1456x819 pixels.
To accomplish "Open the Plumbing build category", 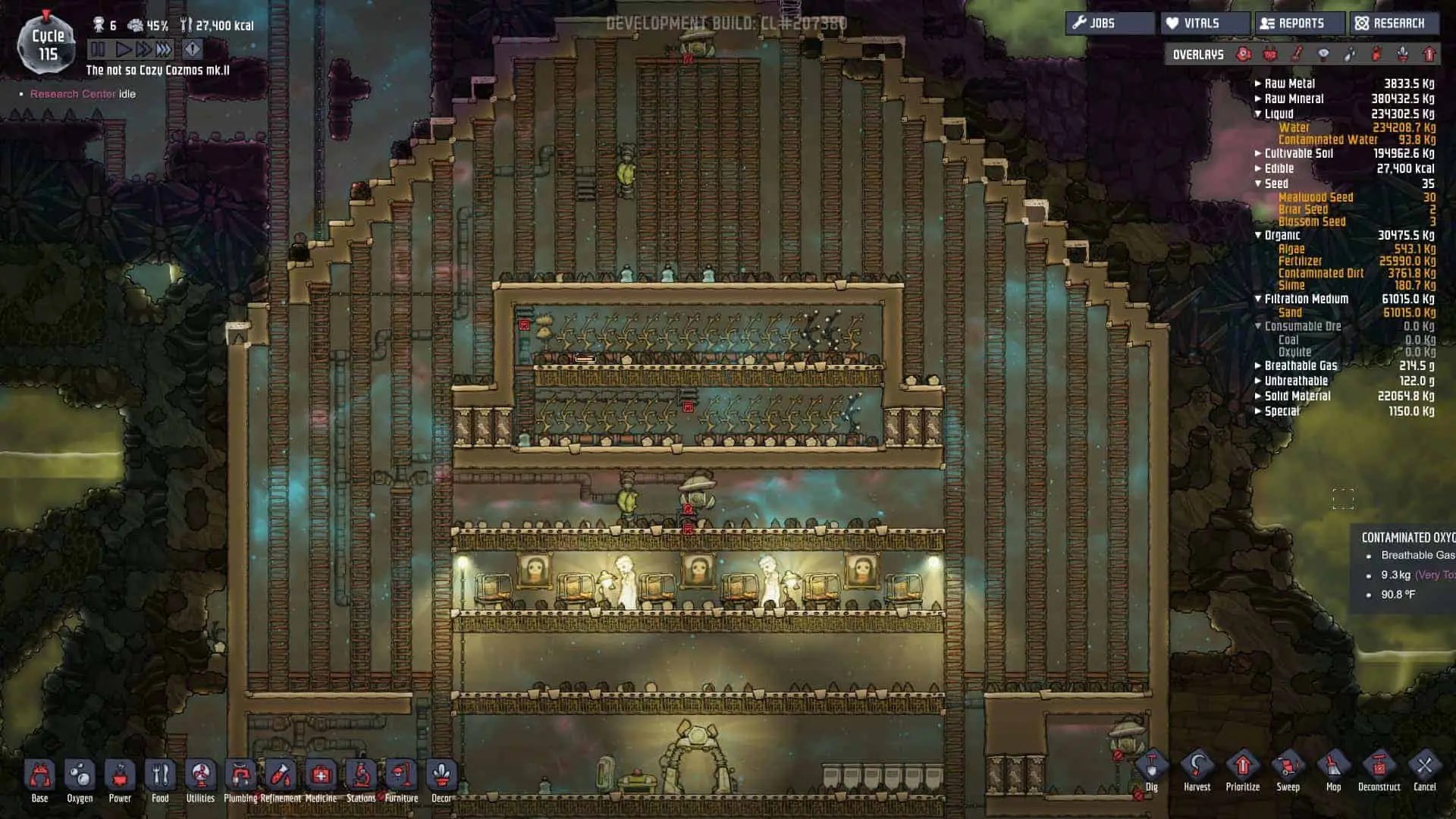I will coord(241,776).
